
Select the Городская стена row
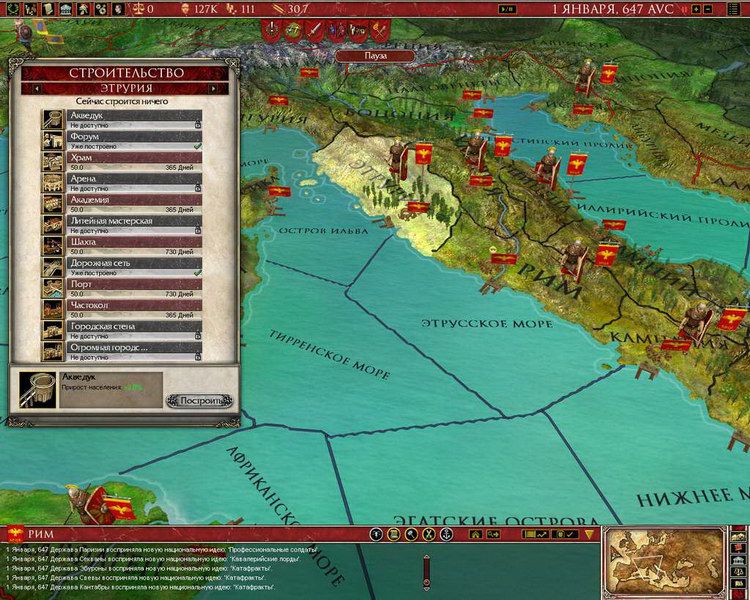point(134,326)
